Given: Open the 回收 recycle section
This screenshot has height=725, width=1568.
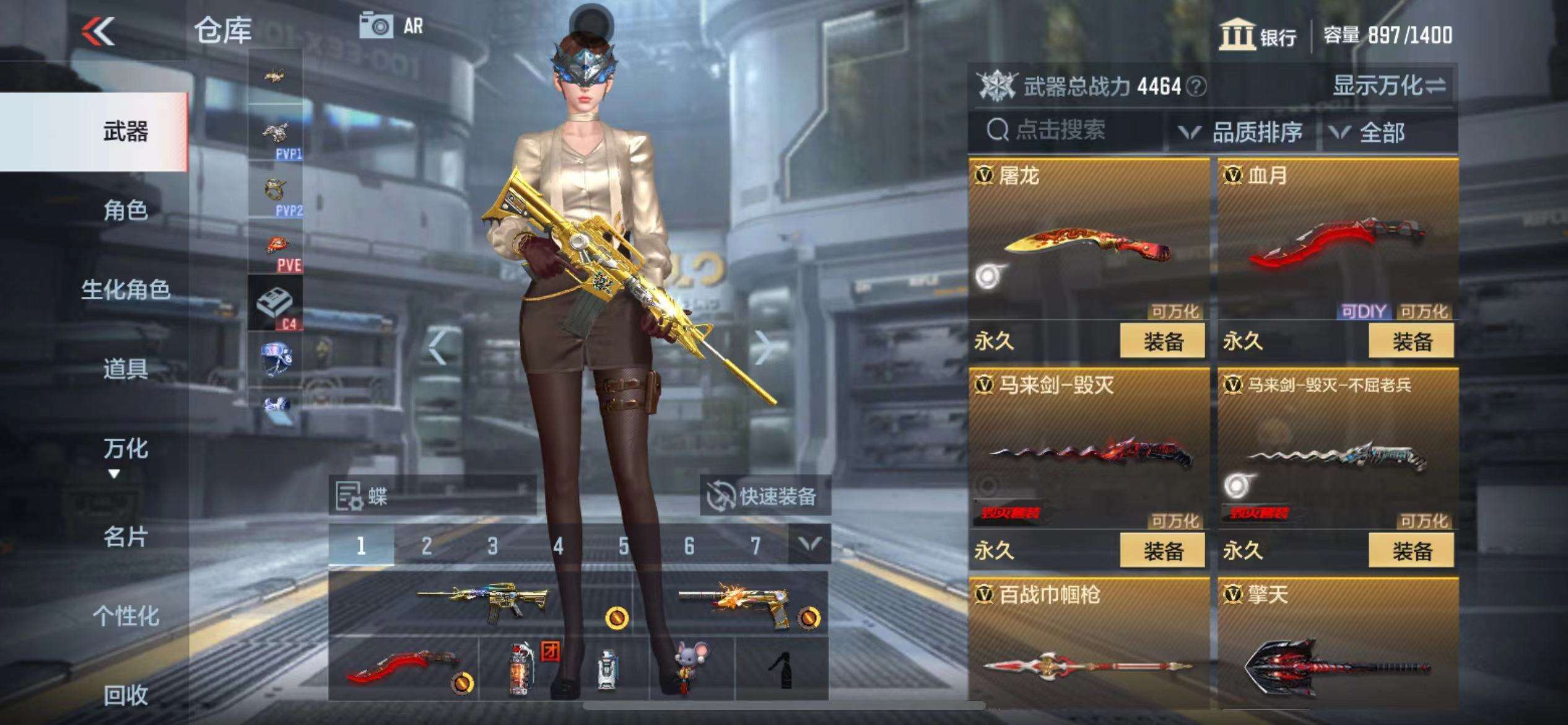Looking at the screenshot, I should click(125, 695).
